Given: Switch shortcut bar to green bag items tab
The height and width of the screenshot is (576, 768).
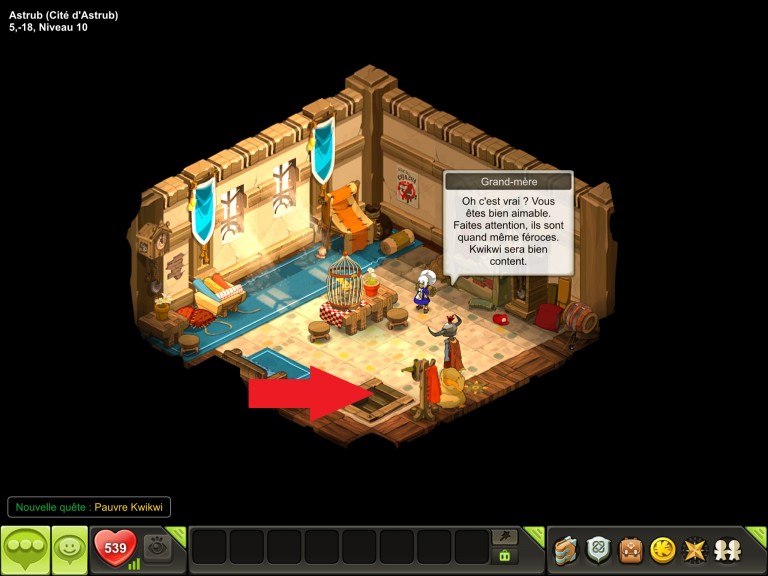Looking at the screenshot, I should (505, 557).
